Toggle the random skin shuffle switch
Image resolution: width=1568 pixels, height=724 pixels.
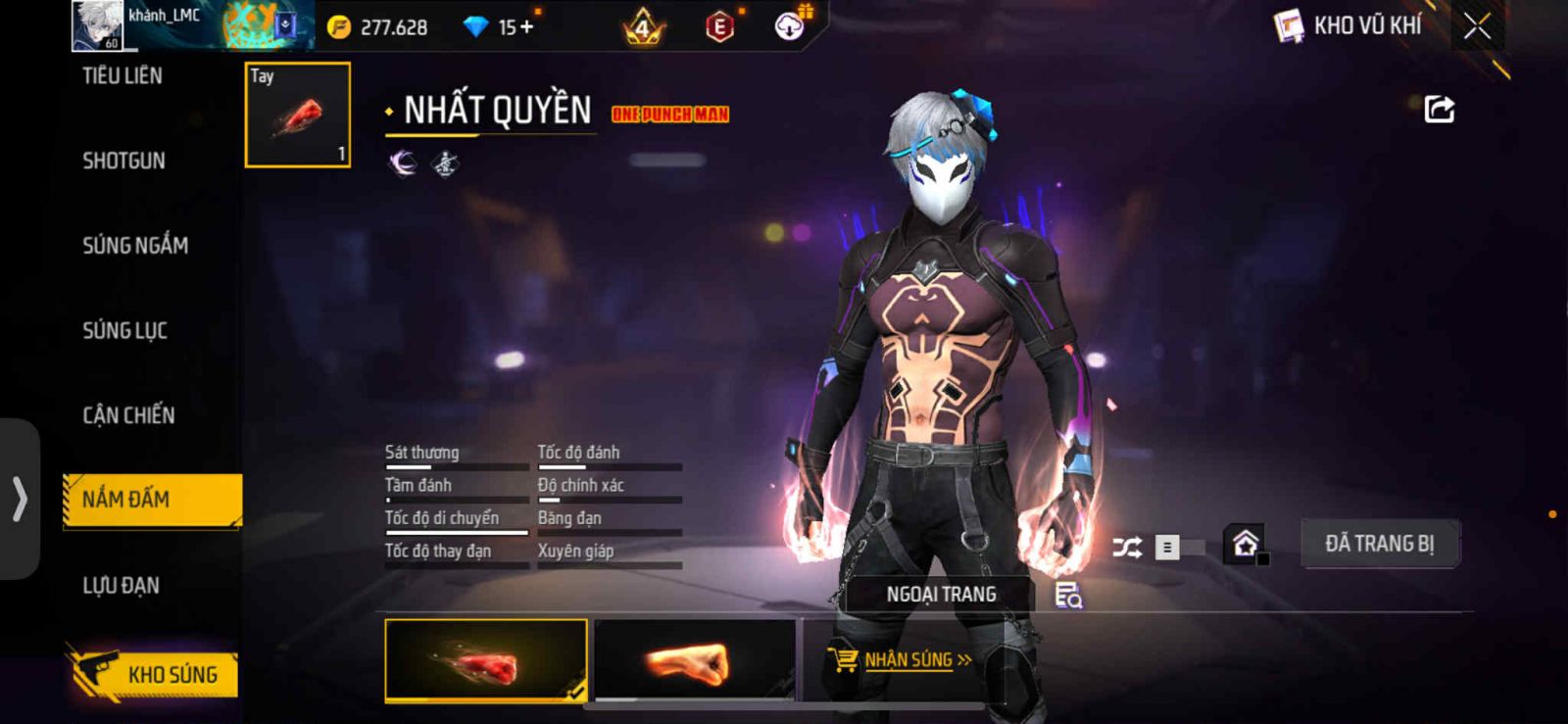(1179, 547)
